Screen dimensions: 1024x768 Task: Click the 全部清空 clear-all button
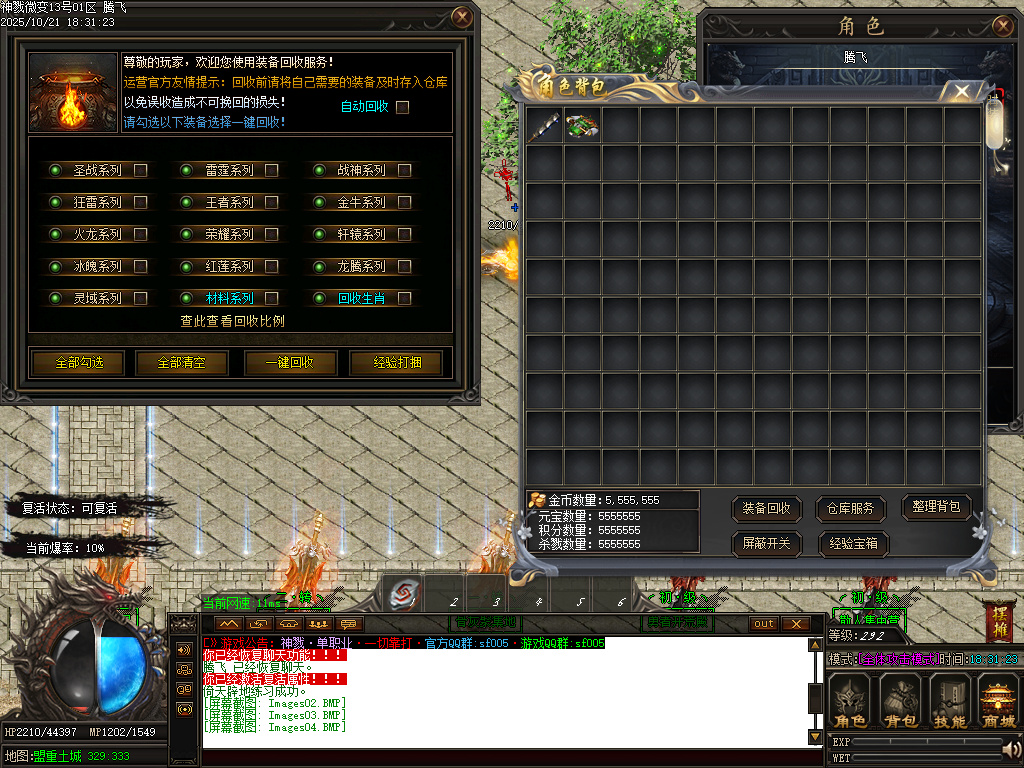point(184,362)
